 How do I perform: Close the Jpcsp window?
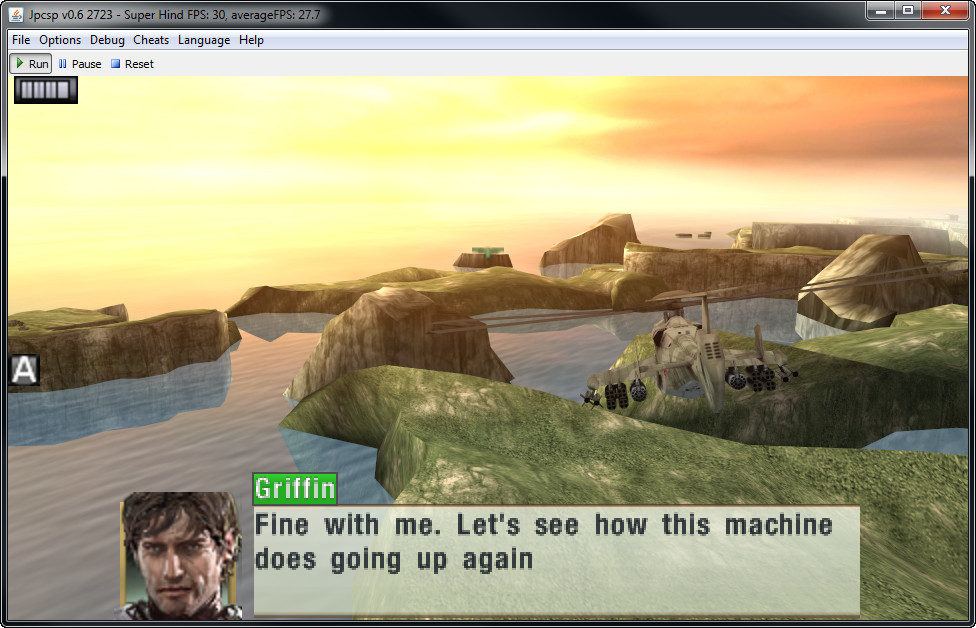click(x=945, y=10)
